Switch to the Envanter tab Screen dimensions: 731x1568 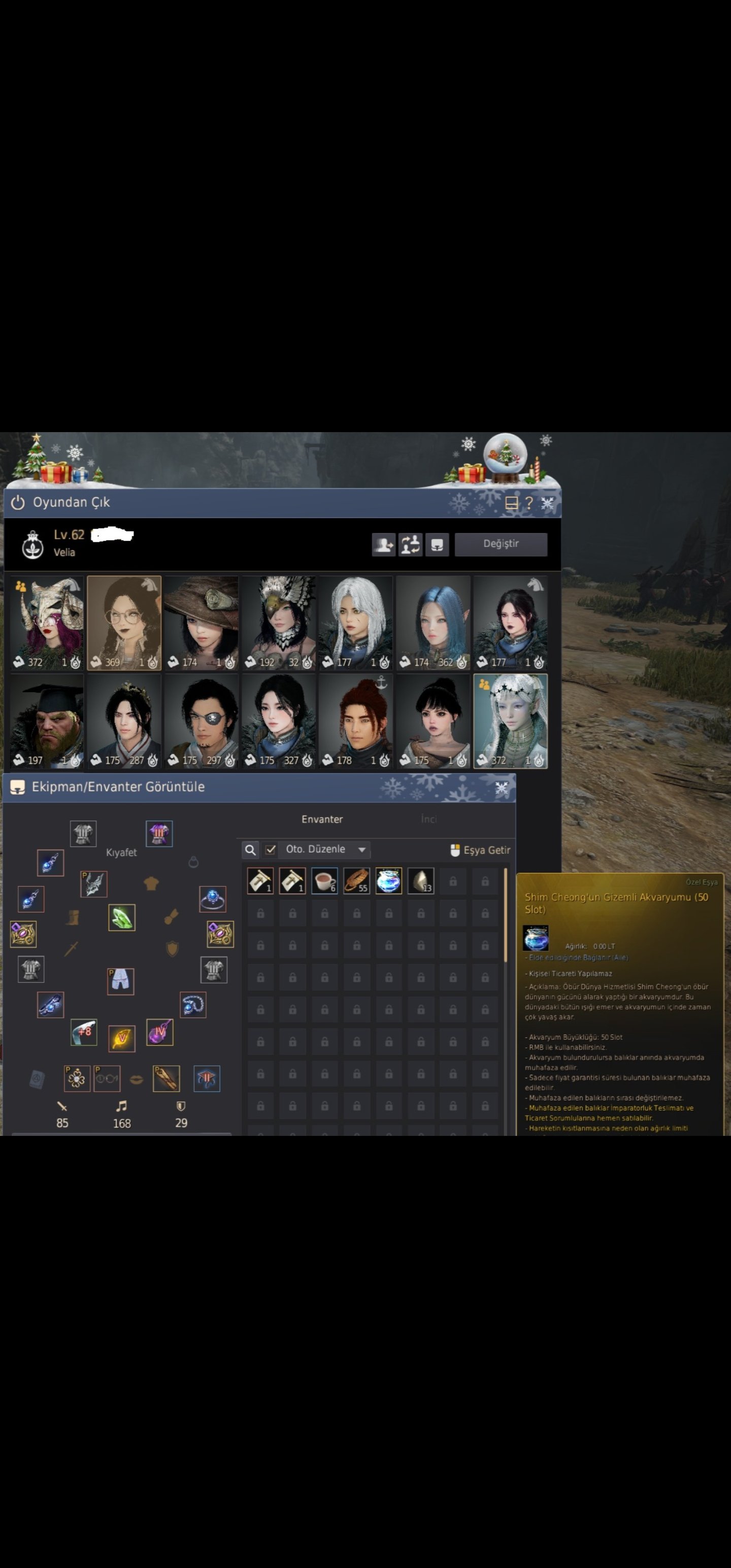coord(322,820)
